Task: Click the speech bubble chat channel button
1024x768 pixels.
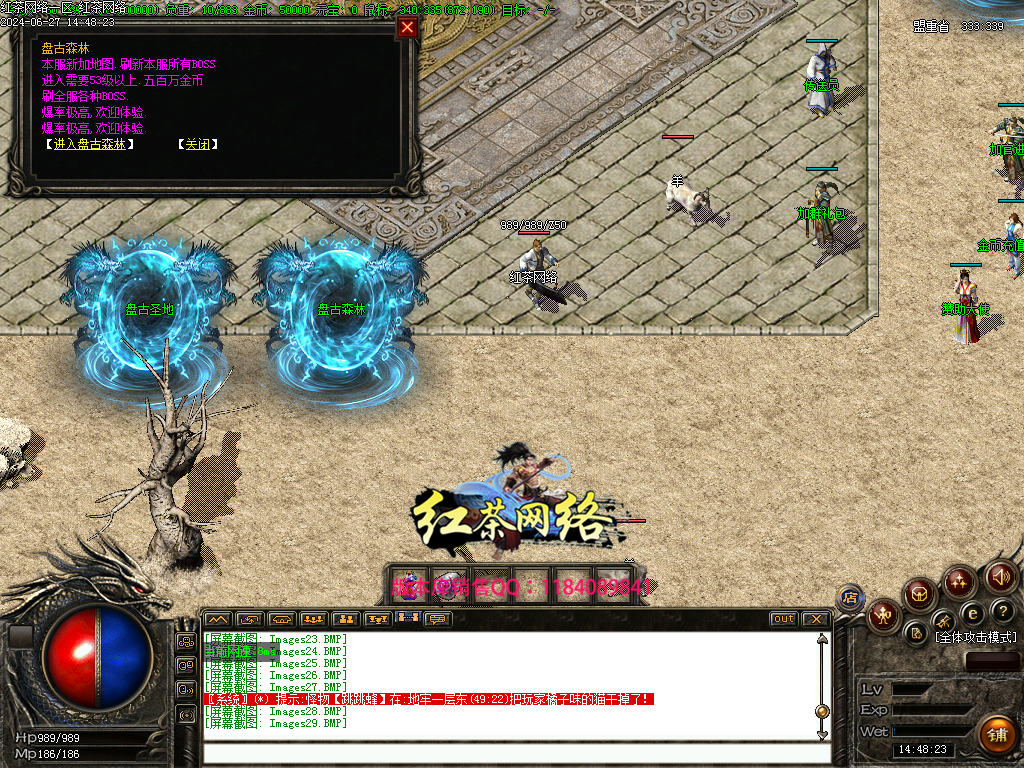Action: click(x=438, y=619)
